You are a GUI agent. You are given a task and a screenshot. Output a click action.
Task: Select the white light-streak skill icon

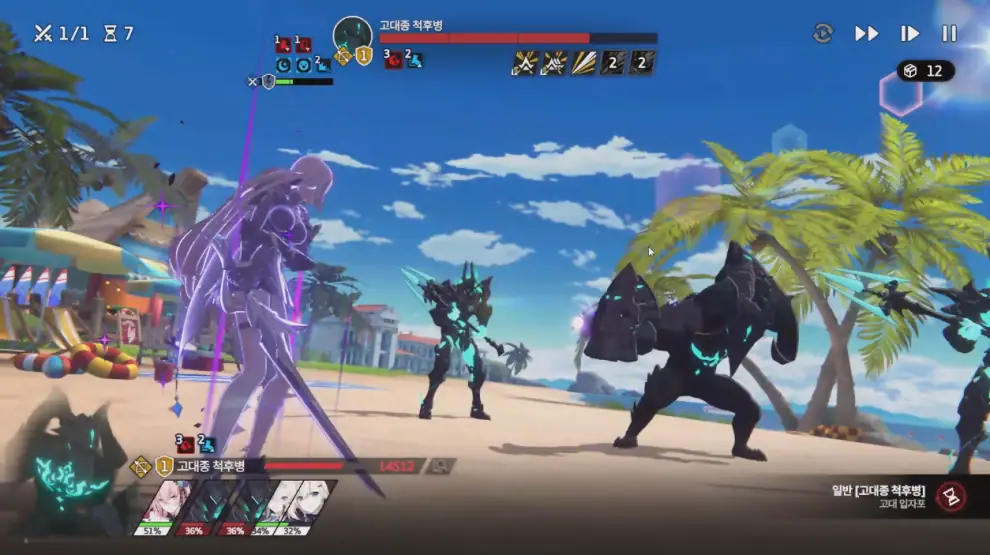[584, 63]
